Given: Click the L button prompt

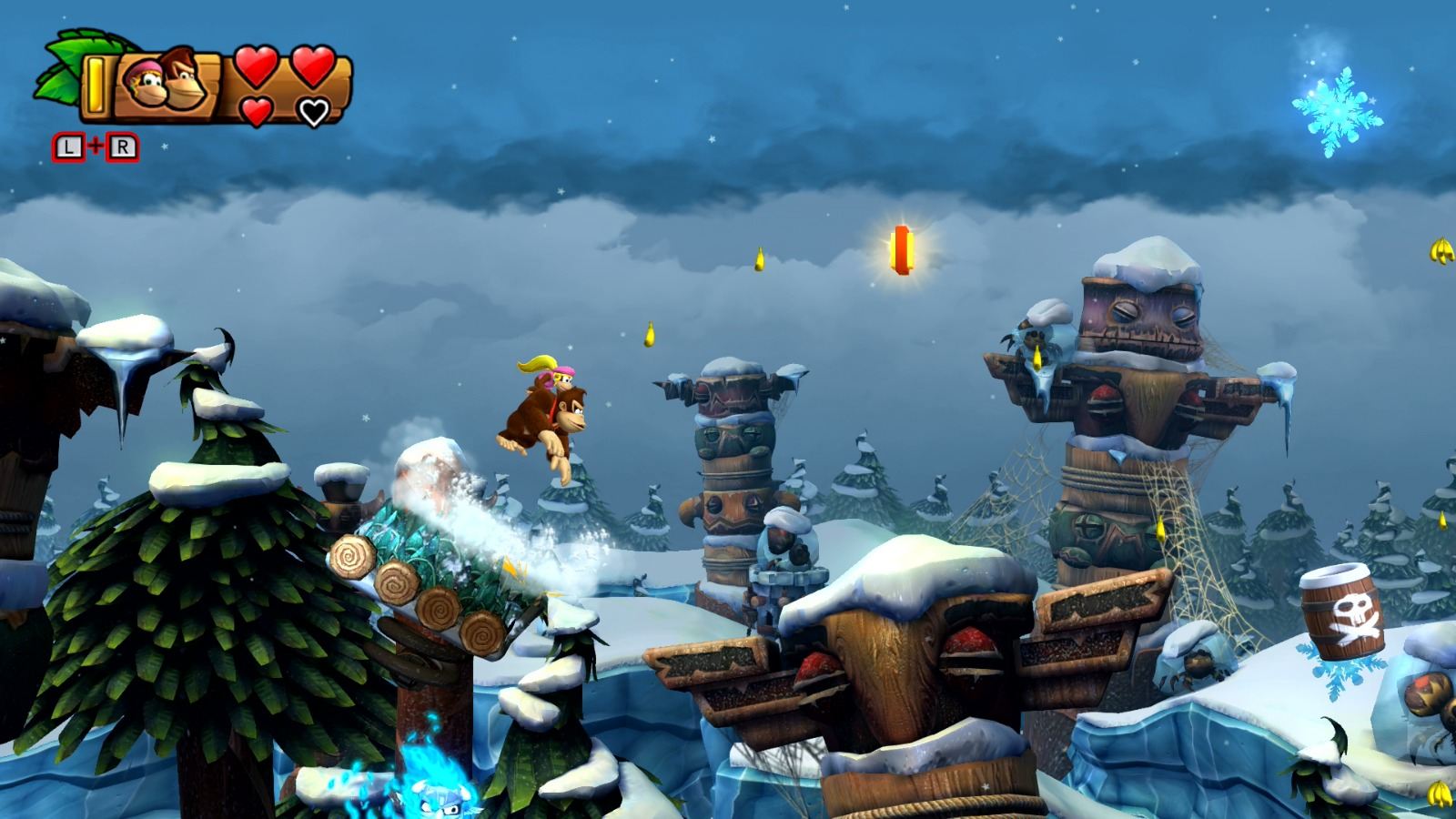Looking at the screenshot, I should [x=68, y=144].
